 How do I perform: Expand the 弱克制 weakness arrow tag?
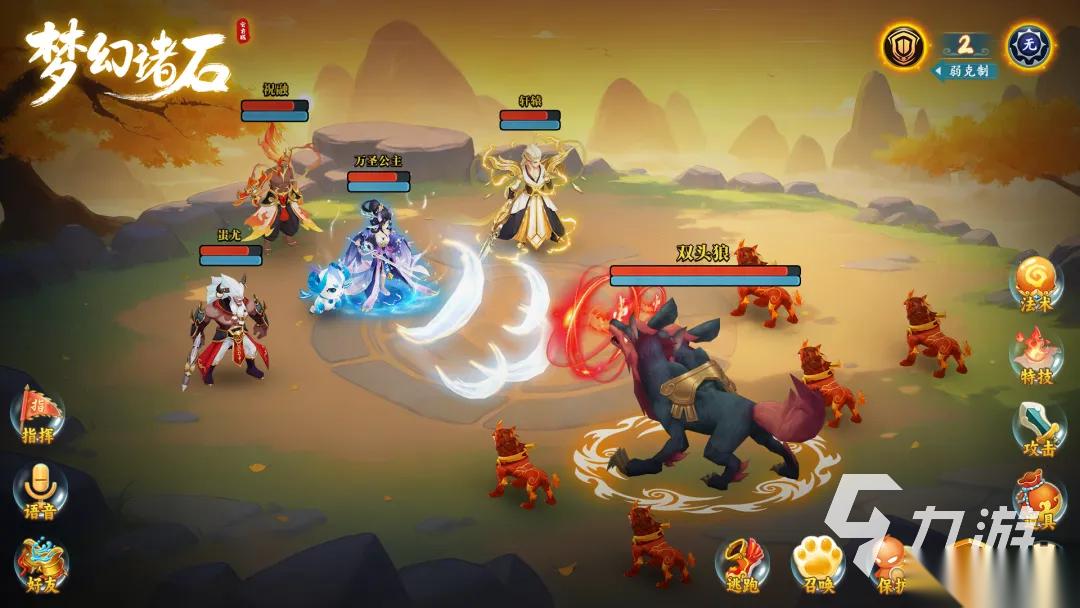[965, 71]
